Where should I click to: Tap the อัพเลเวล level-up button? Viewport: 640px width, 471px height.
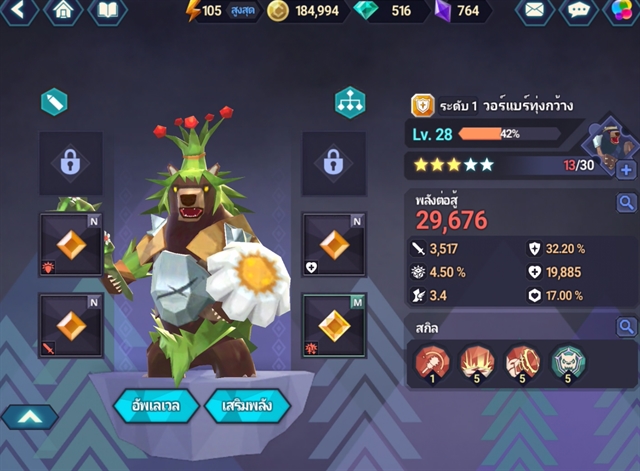(155, 405)
